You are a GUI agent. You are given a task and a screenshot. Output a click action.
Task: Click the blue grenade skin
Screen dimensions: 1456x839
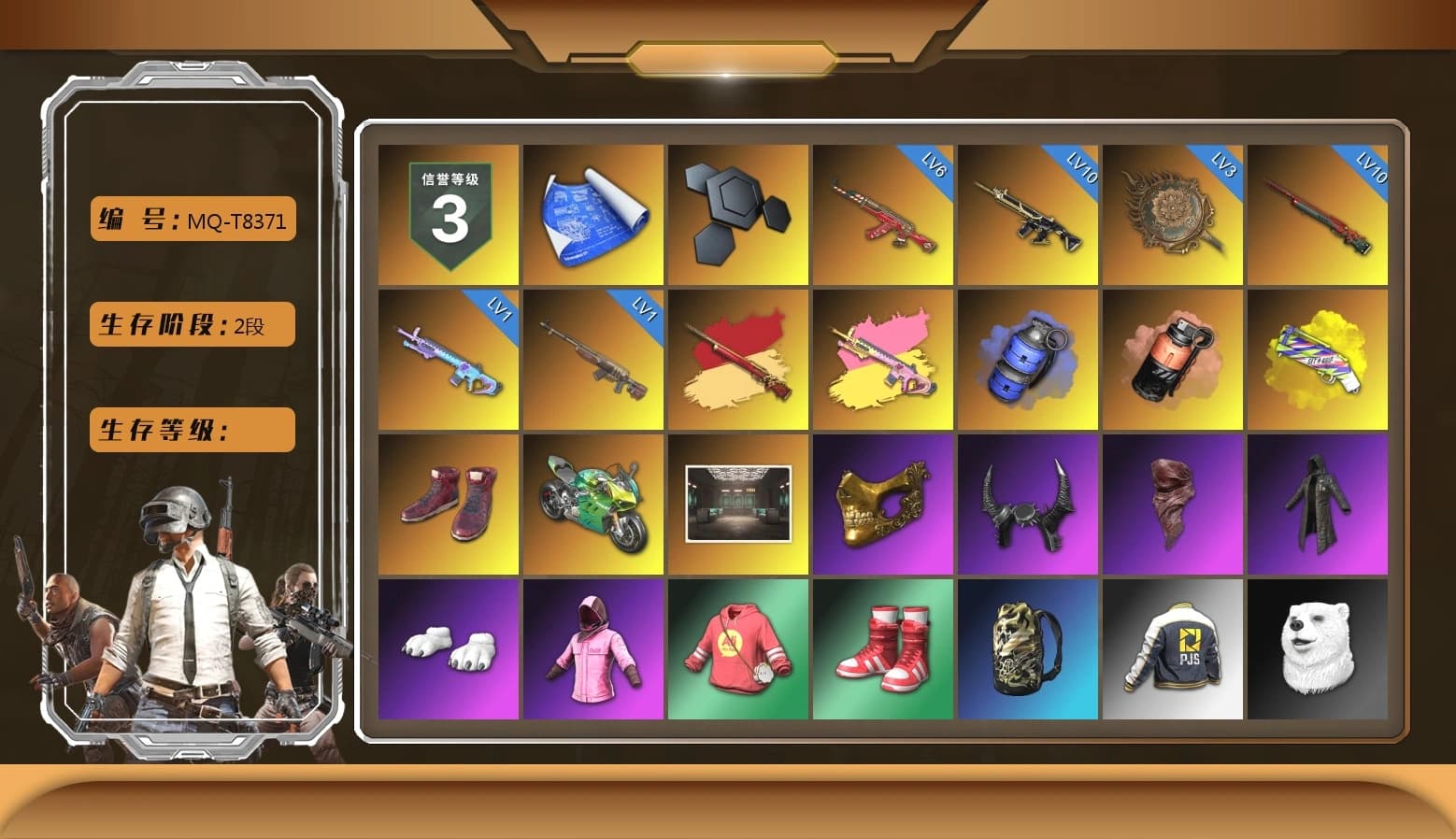(x=1028, y=360)
